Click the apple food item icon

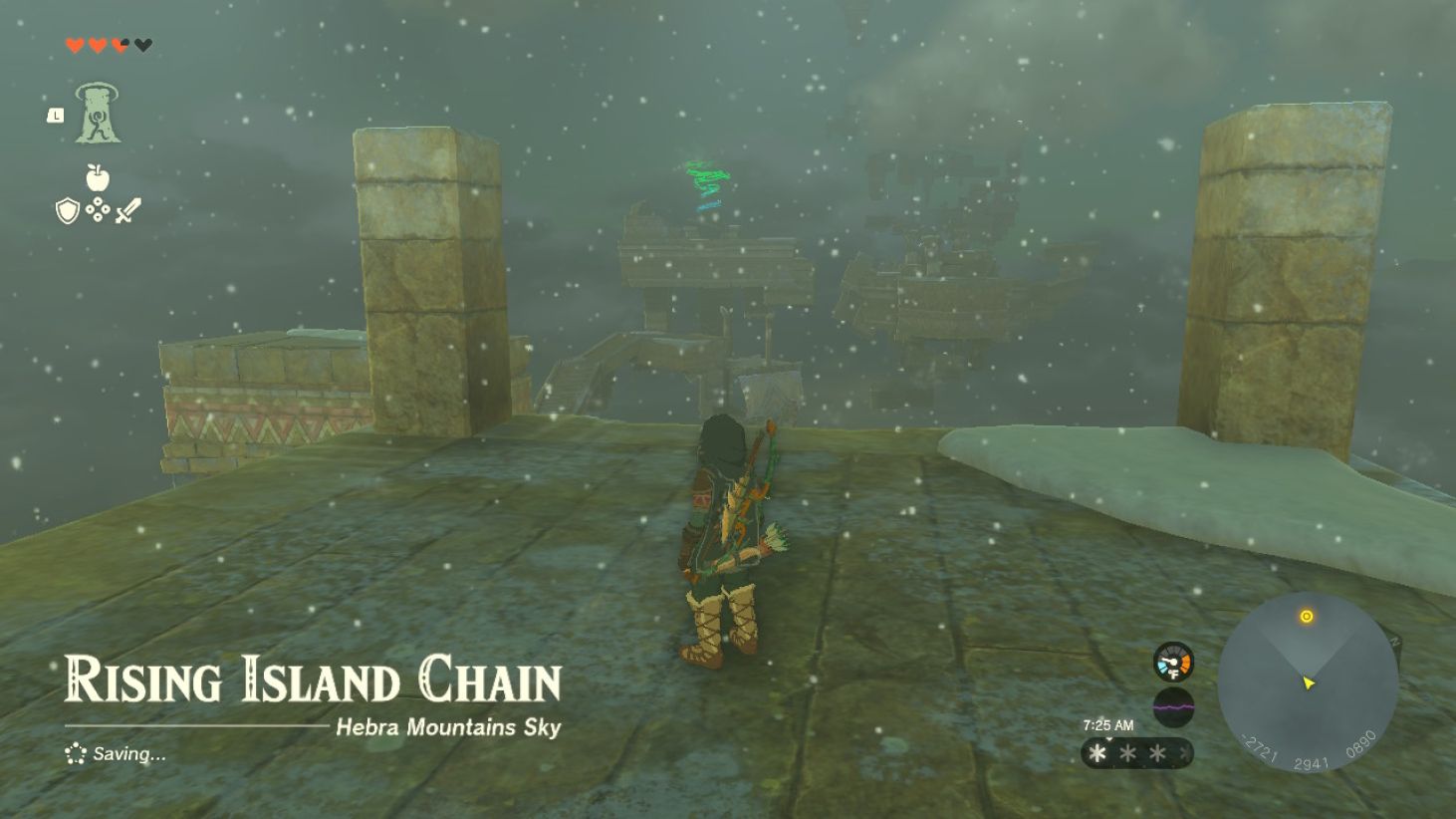[96, 177]
